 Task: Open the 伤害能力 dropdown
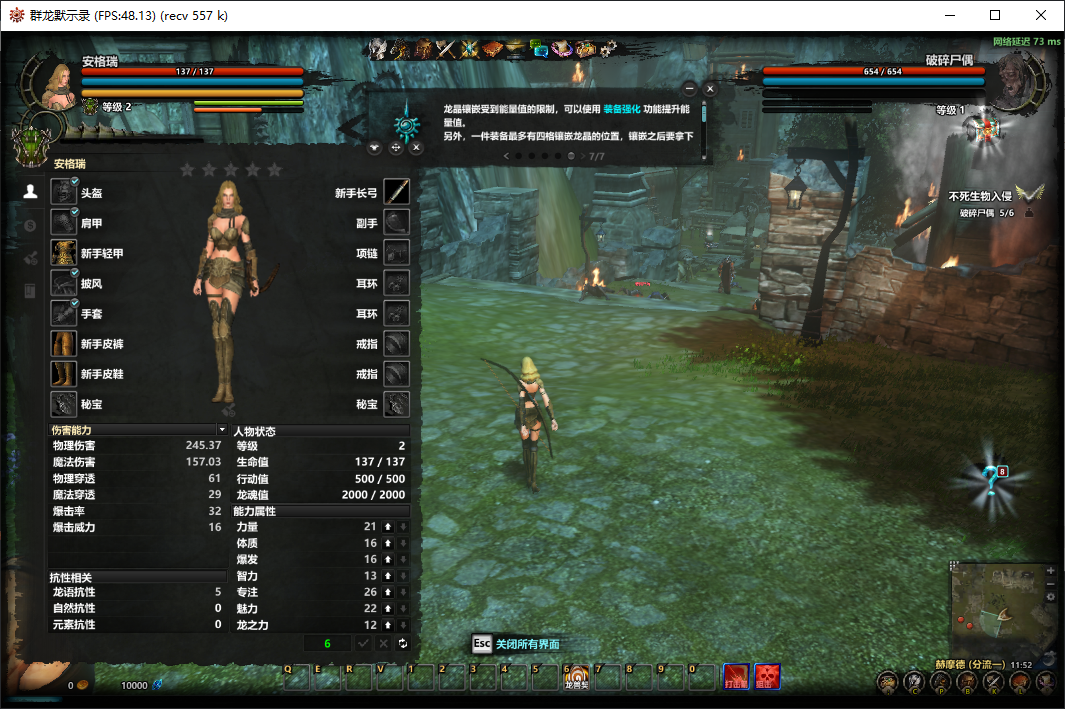(222, 429)
